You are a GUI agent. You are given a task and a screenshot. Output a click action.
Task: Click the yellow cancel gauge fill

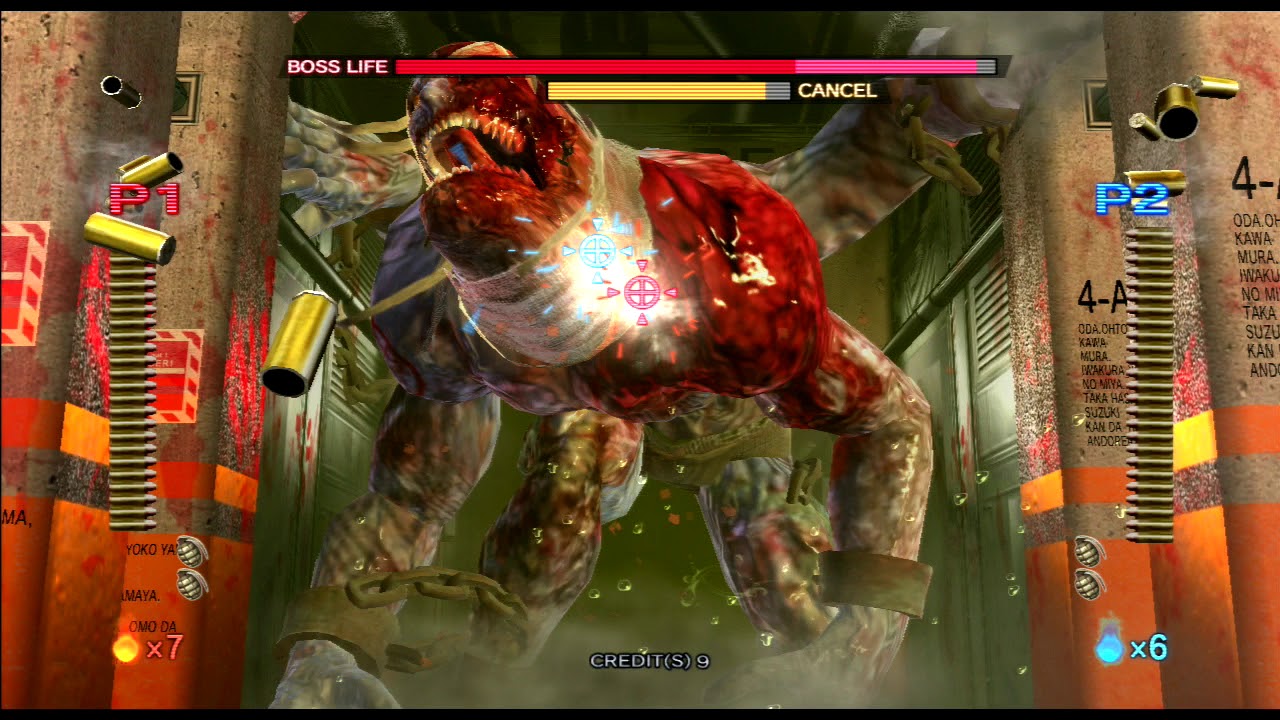tap(660, 91)
